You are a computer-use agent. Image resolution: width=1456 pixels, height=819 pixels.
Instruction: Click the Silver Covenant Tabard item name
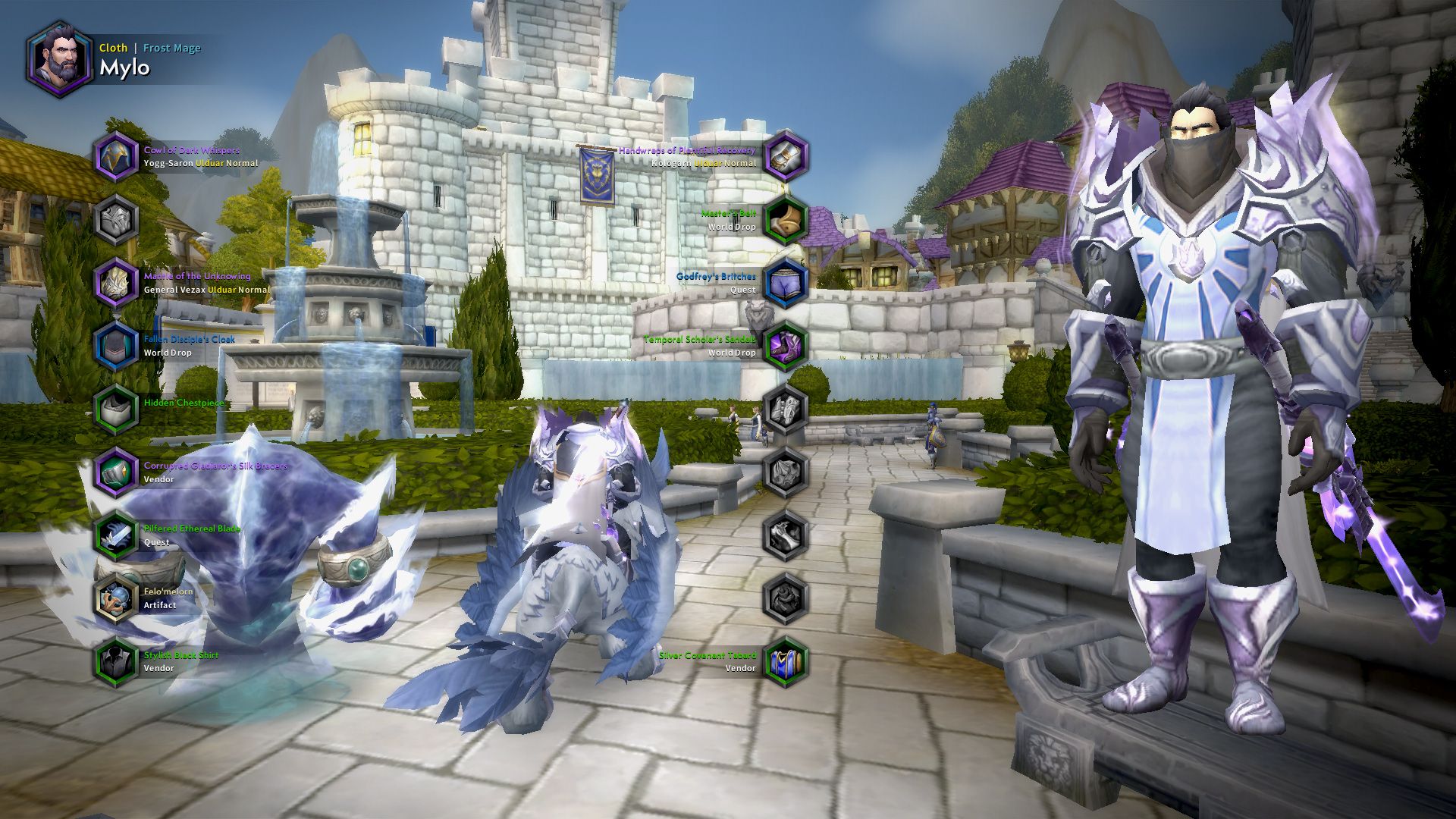click(708, 654)
